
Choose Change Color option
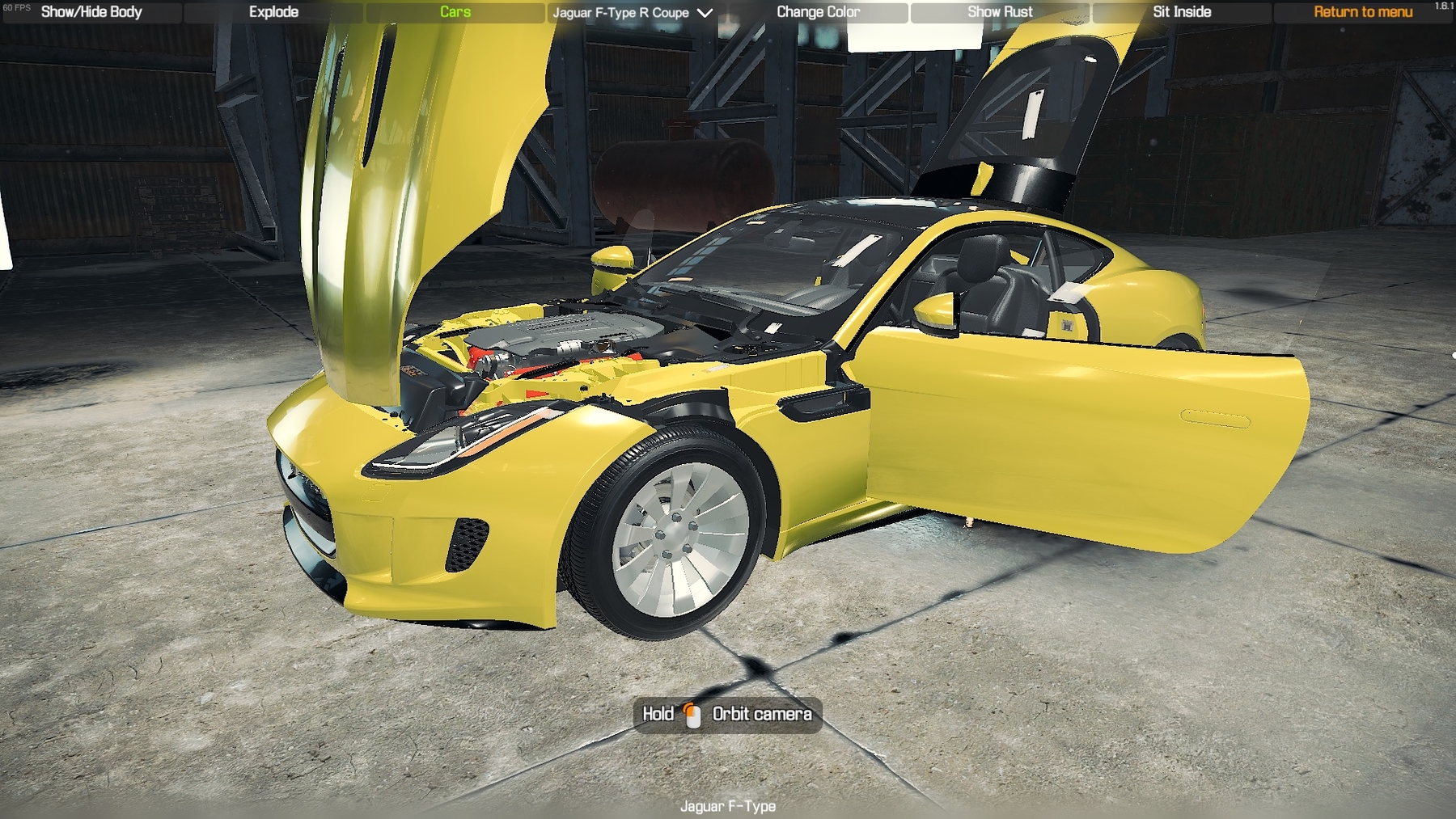click(x=818, y=12)
